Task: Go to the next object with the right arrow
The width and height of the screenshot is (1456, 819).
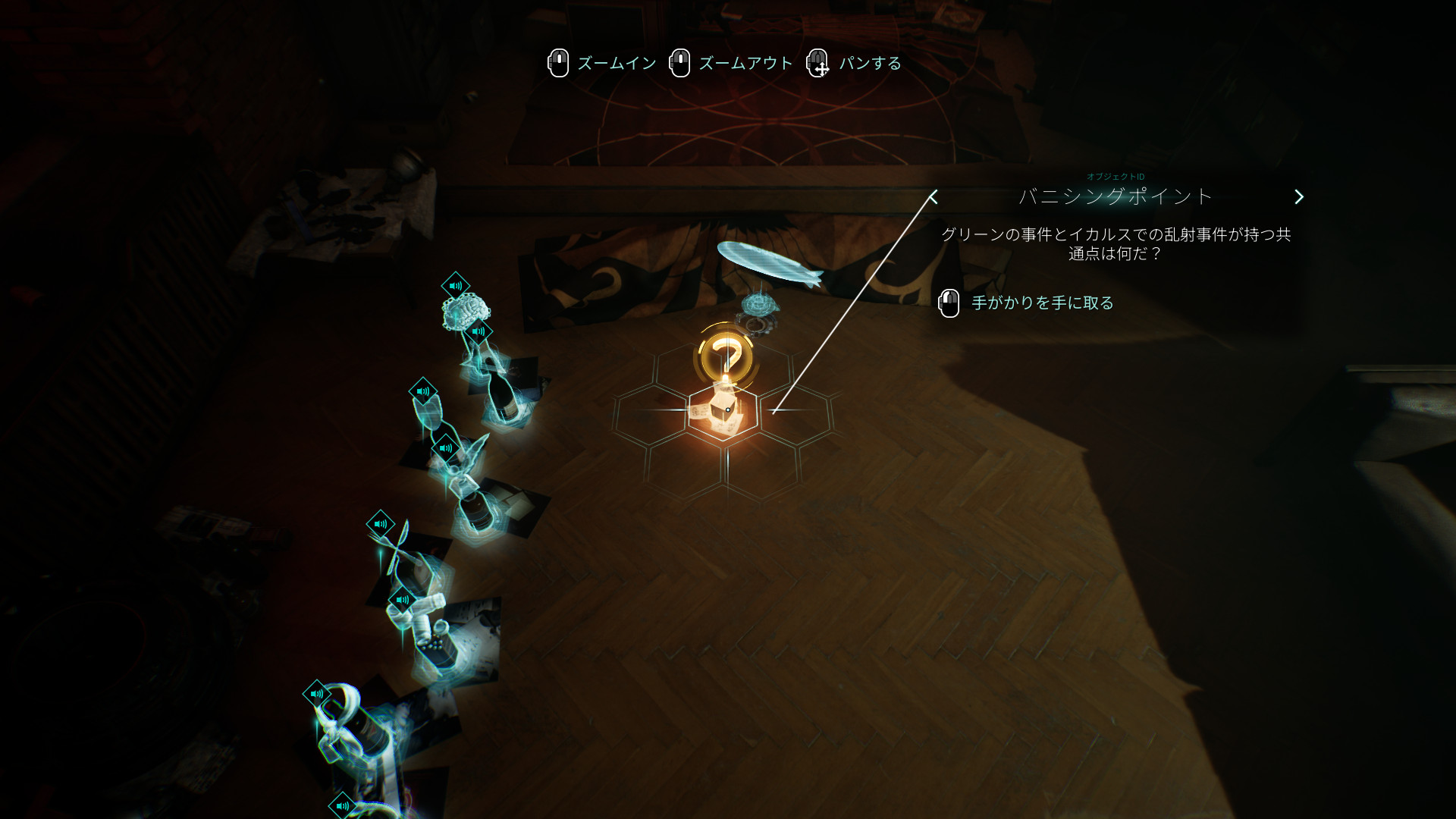Action: (1298, 197)
